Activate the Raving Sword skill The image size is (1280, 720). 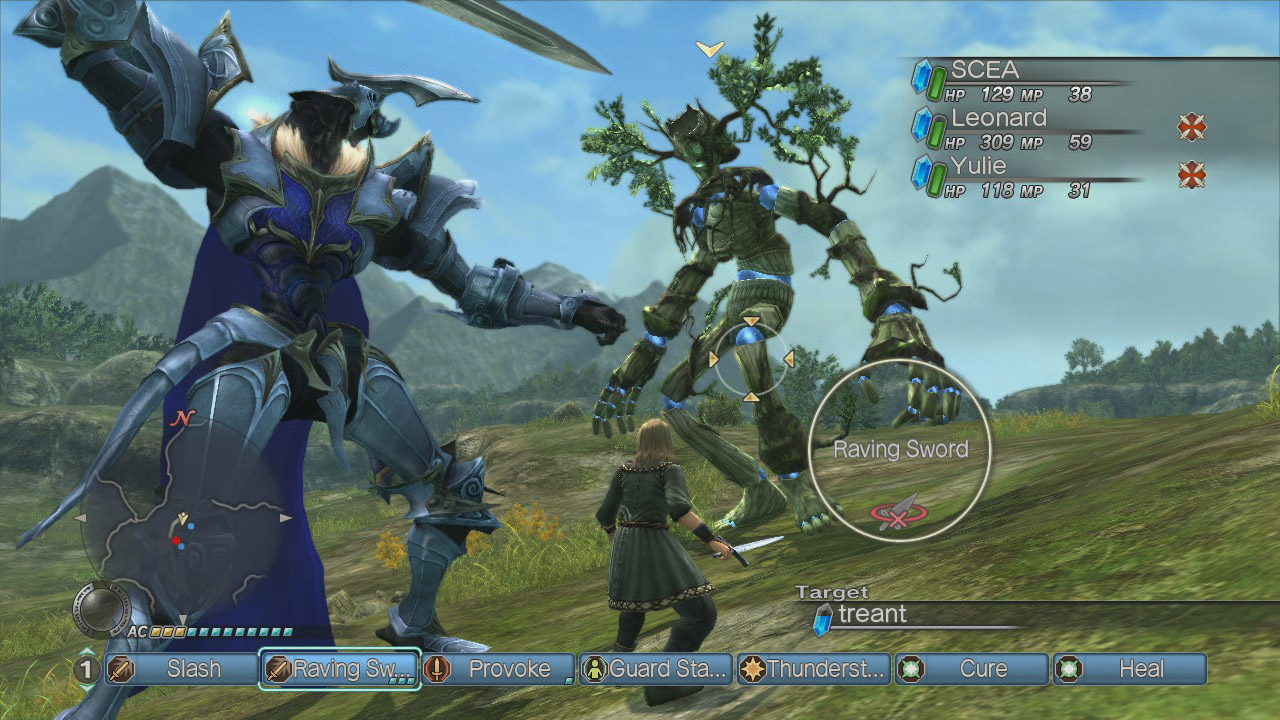[340, 669]
